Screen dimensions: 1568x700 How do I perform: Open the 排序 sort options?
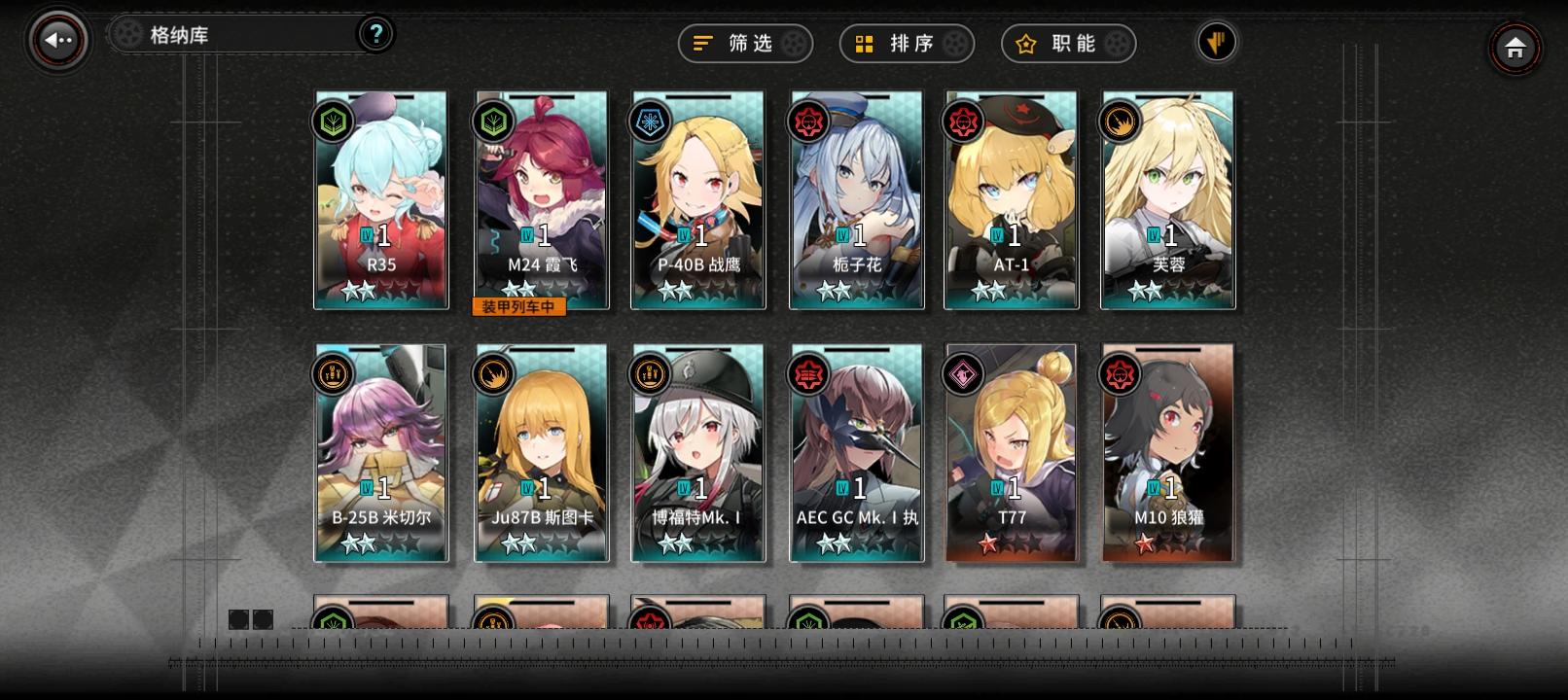click(907, 44)
